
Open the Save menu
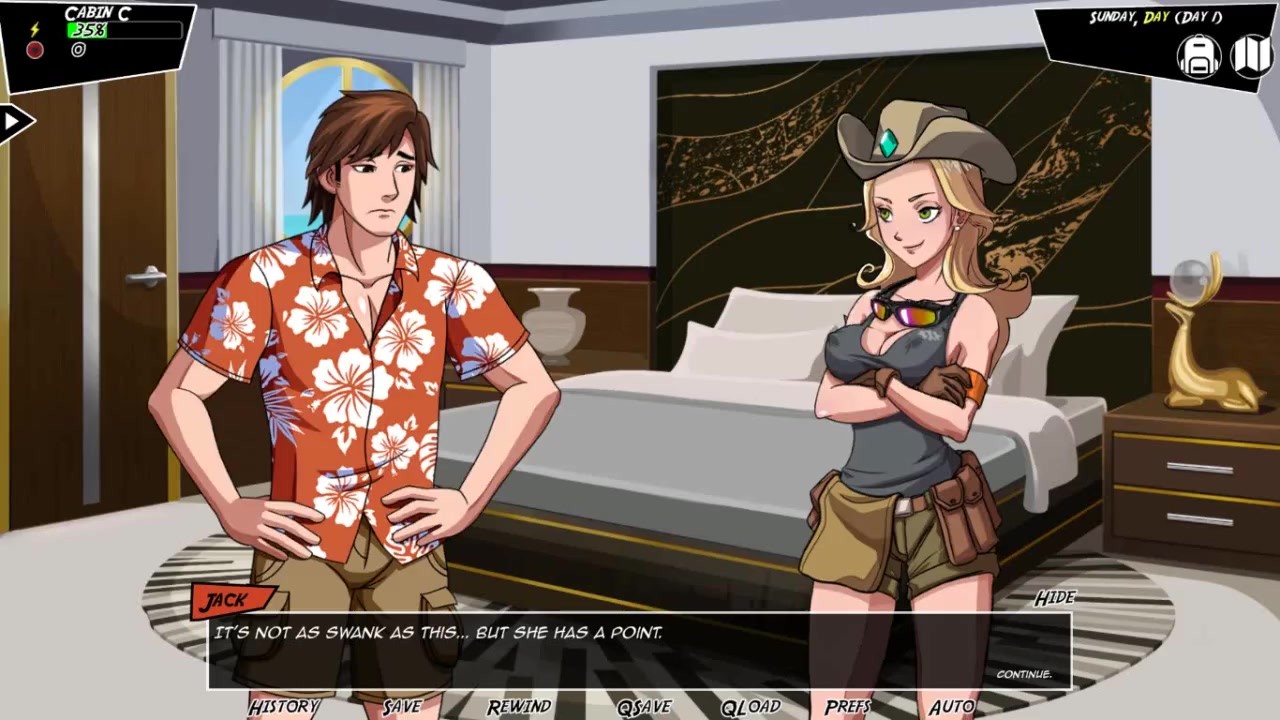pyautogui.click(x=401, y=707)
